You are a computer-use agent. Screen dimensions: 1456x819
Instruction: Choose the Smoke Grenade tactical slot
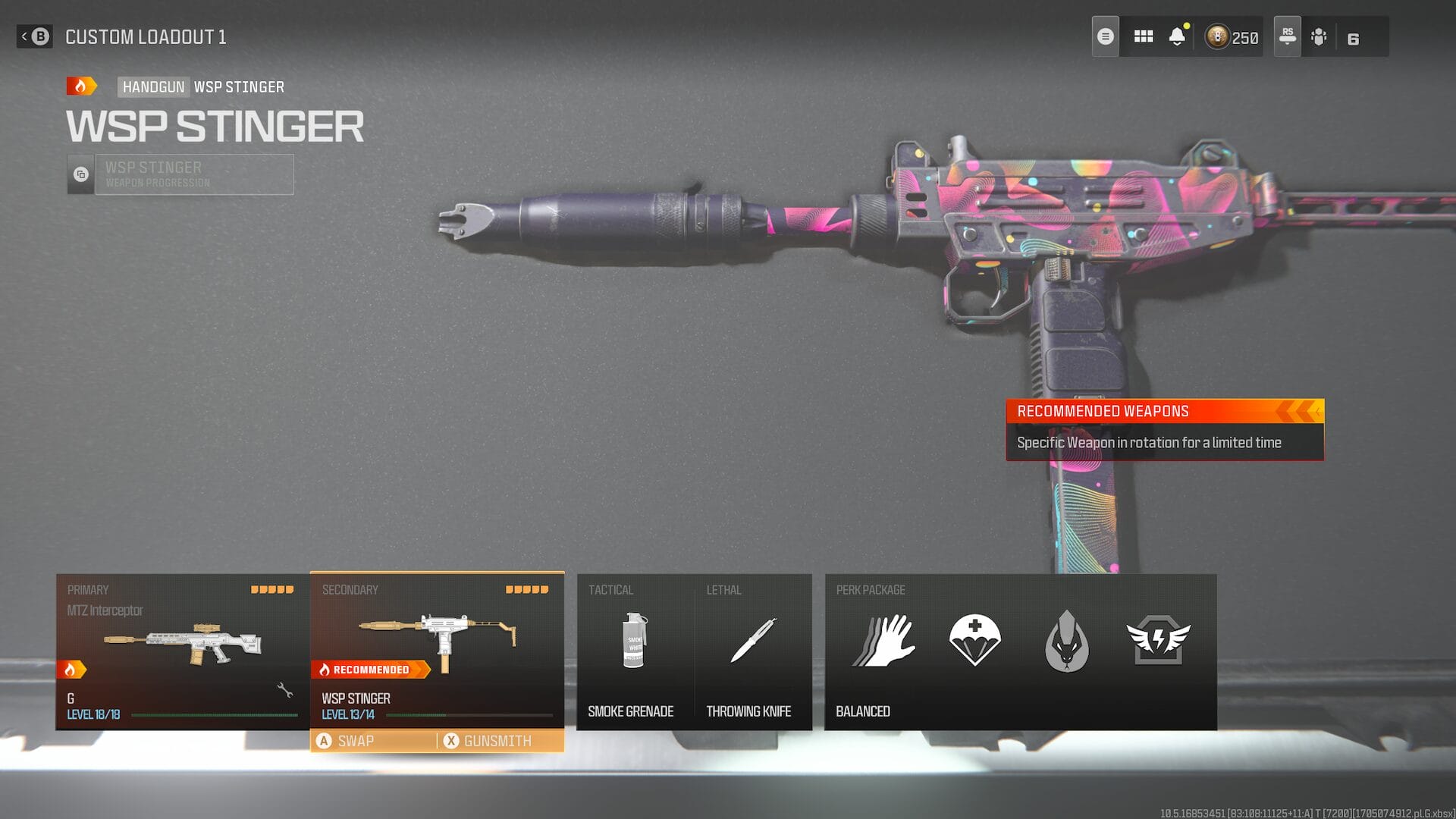(x=634, y=651)
